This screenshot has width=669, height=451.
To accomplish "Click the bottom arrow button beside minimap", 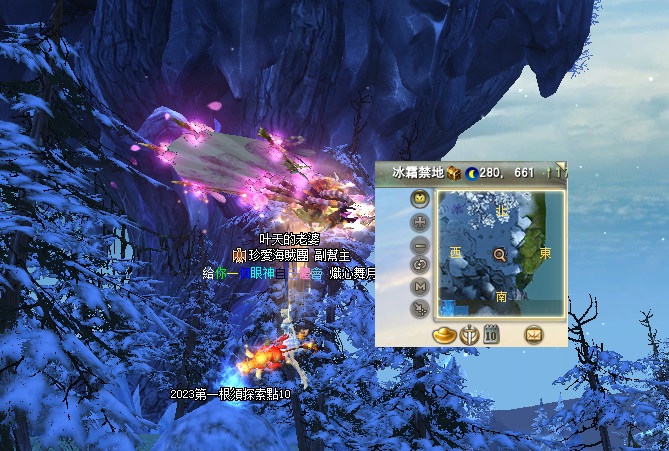I will (x=420, y=309).
